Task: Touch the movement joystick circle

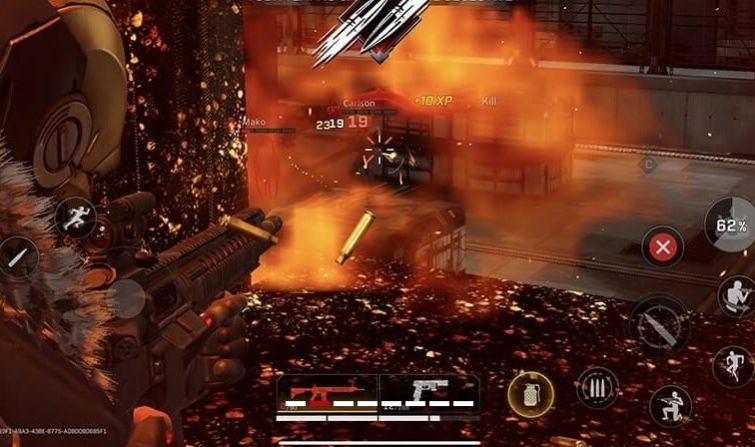Action: point(126,297)
